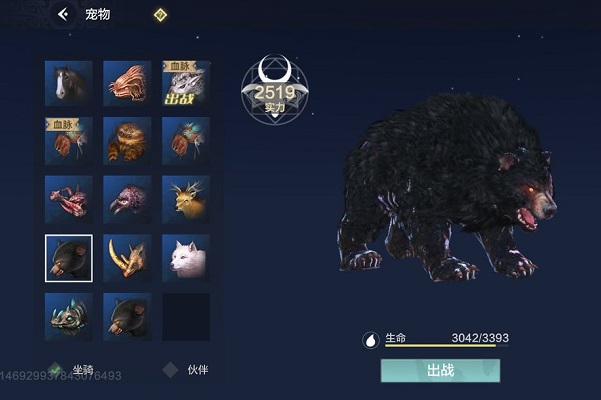Pick the brown owl pet portrait
This screenshot has width=601, height=400.
(127, 142)
